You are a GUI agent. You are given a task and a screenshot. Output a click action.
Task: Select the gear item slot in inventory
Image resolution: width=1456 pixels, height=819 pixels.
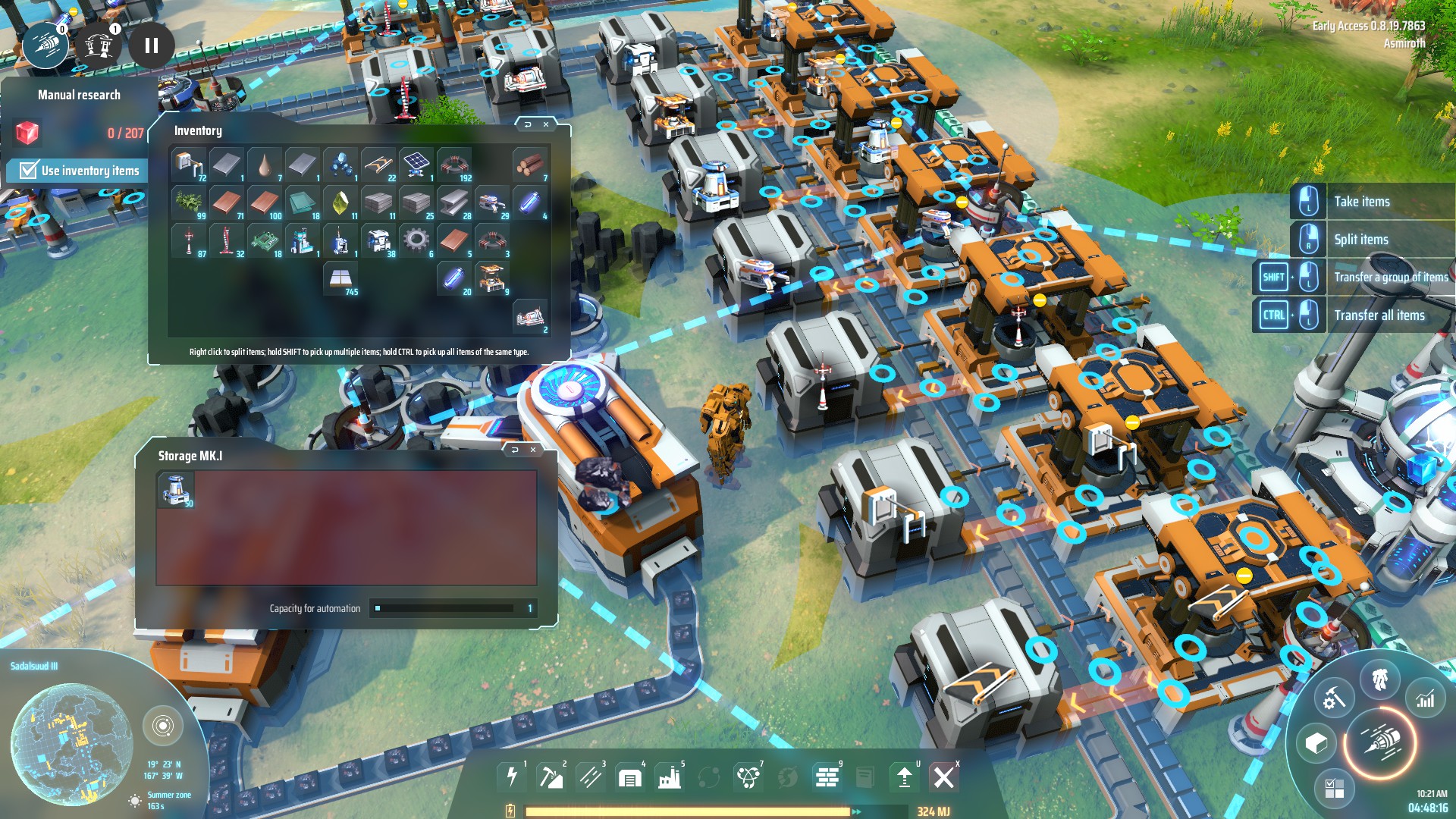click(416, 240)
